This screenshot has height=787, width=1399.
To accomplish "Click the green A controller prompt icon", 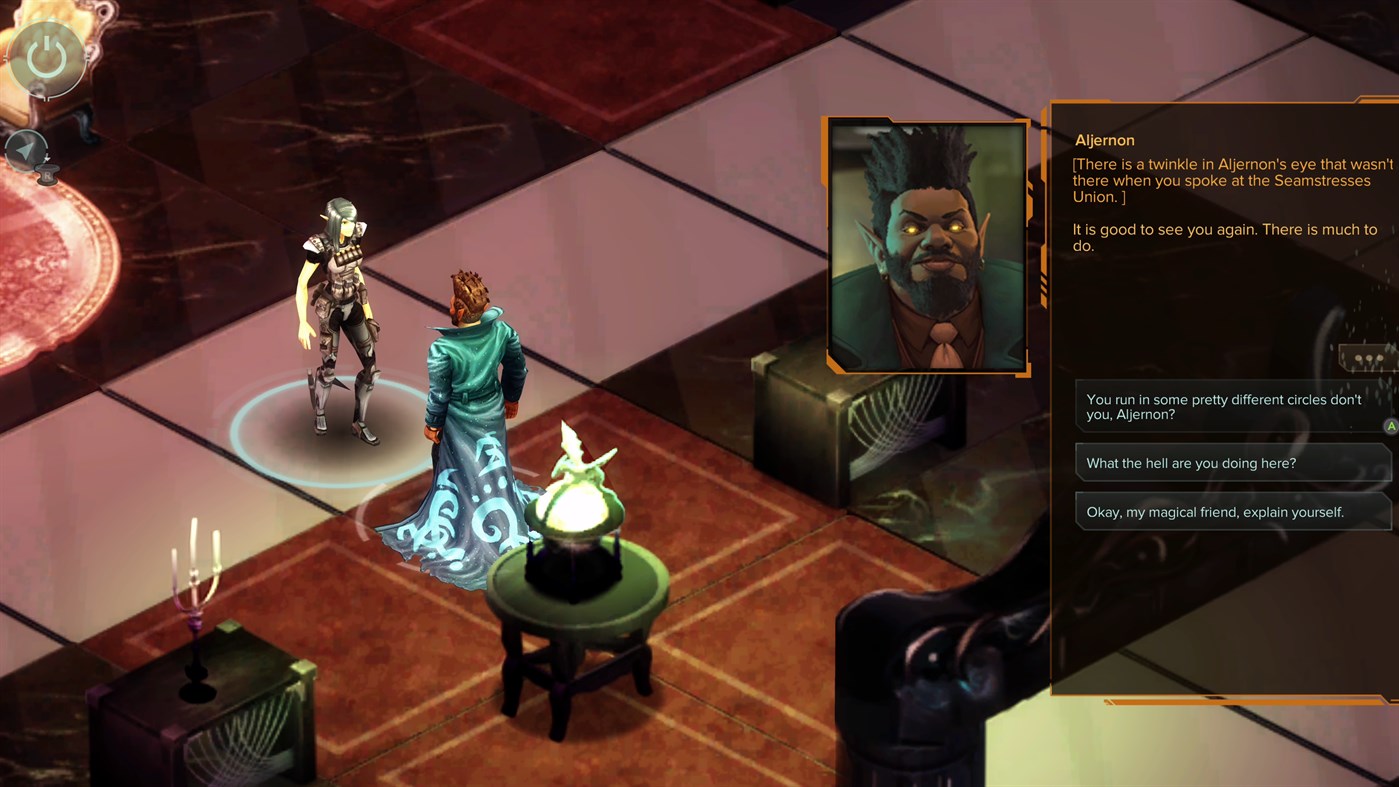I will tap(1390, 425).
